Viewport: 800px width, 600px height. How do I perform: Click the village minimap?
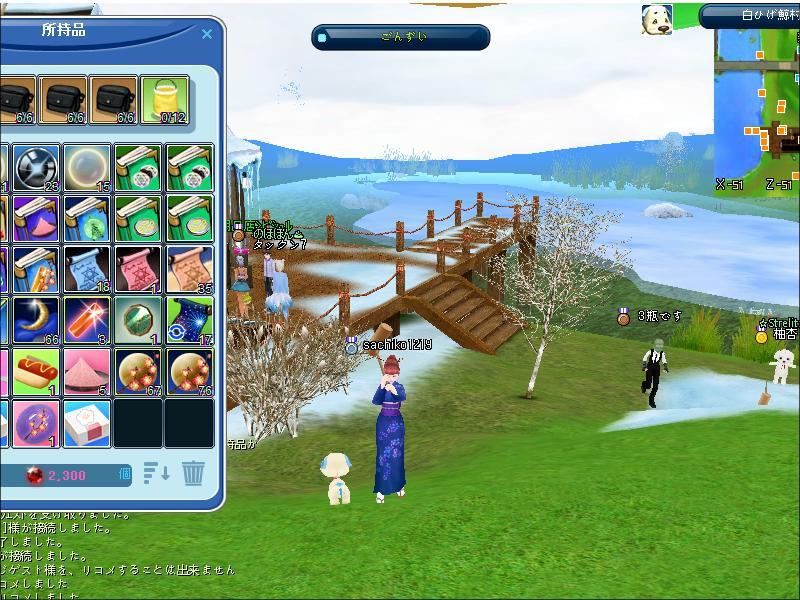(x=757, y=108)
